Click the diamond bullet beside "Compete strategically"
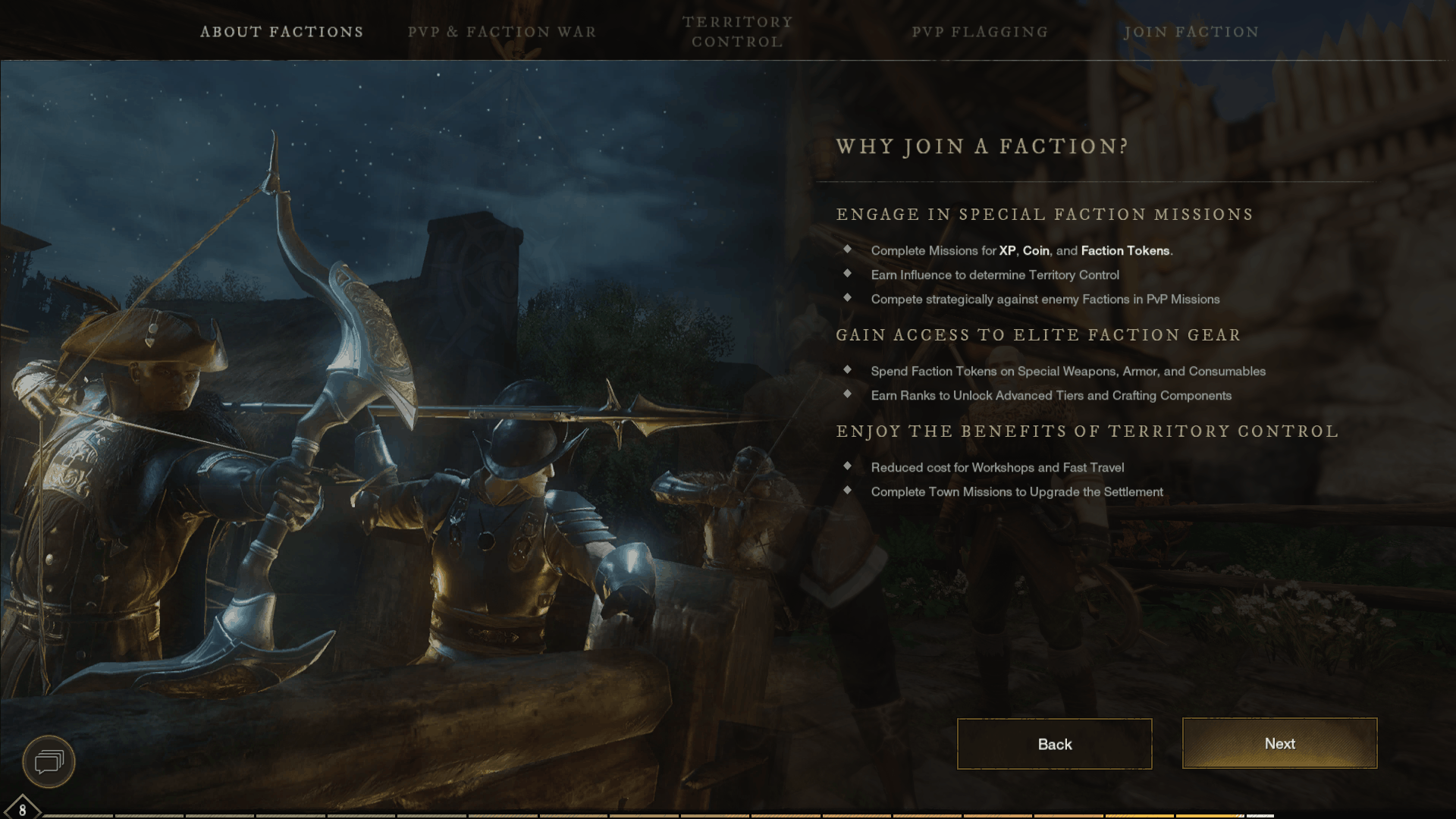 click(x=847, y=299)
